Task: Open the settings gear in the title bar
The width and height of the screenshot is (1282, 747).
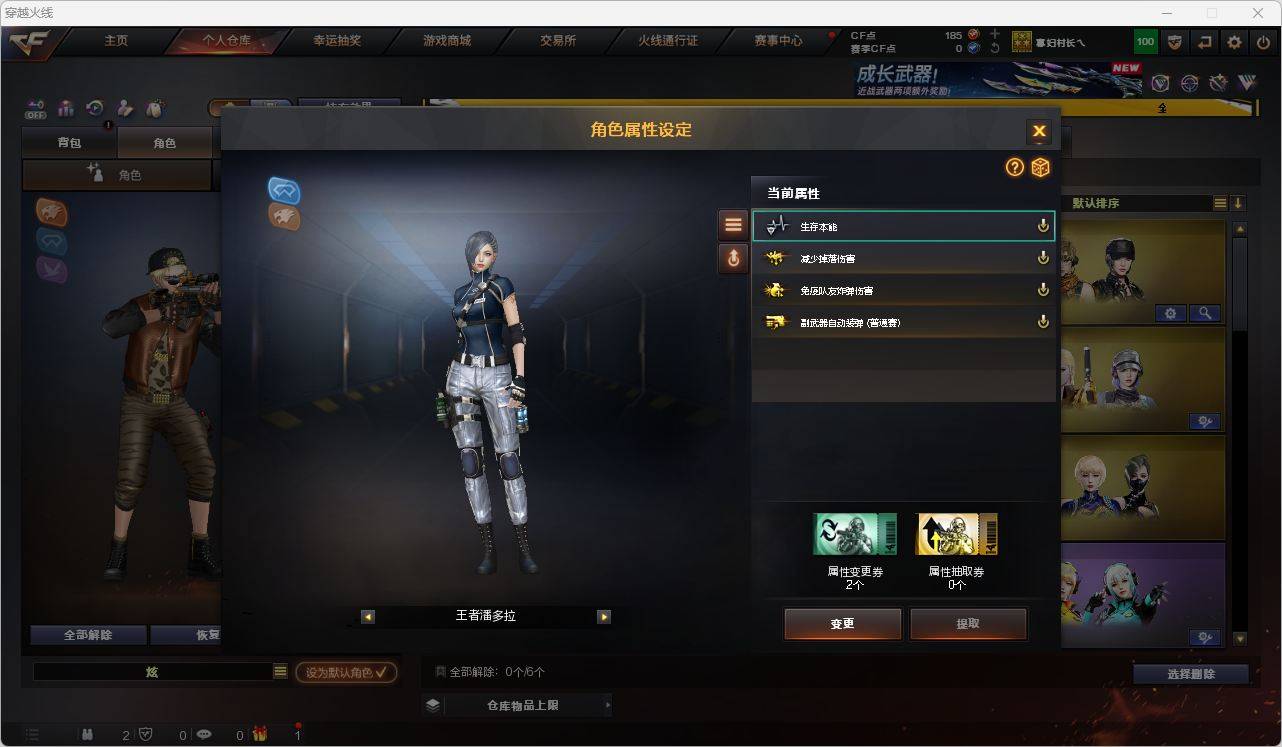Action: [x=1233, y=42]
